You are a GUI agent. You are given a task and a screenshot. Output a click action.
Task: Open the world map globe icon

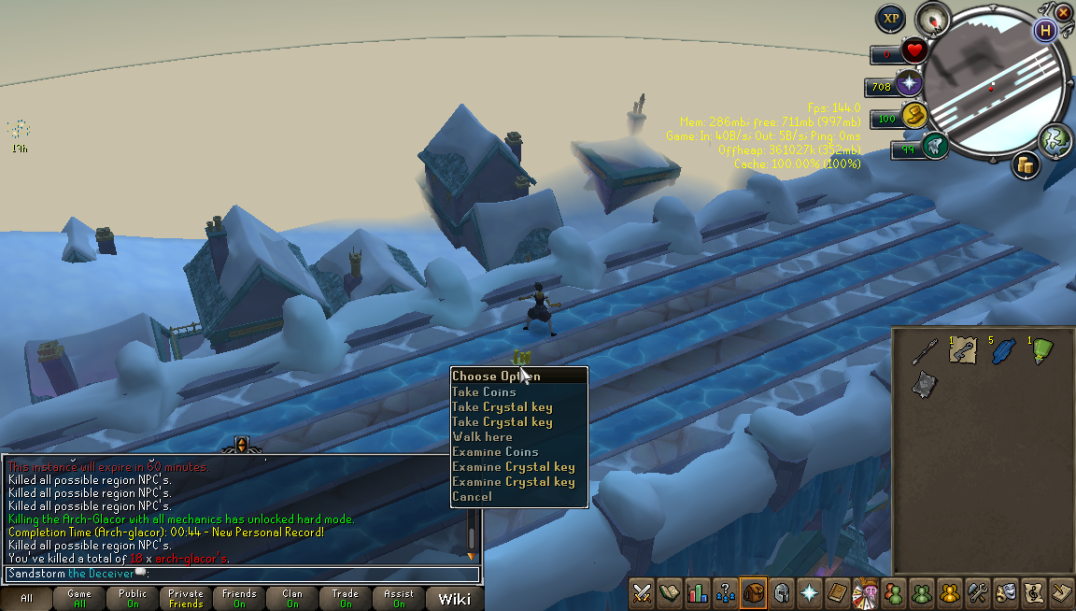click(x=1055, y=140)
